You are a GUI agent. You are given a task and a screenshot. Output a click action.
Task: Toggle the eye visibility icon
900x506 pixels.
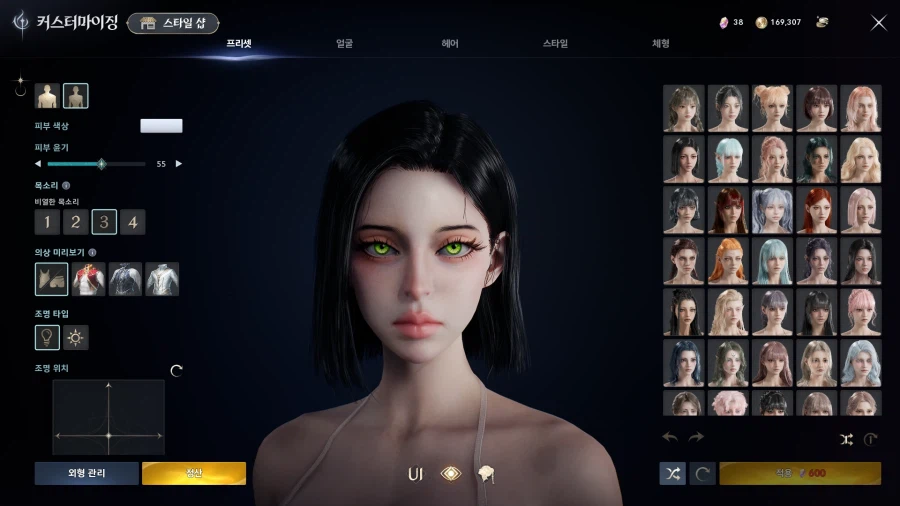451,473
